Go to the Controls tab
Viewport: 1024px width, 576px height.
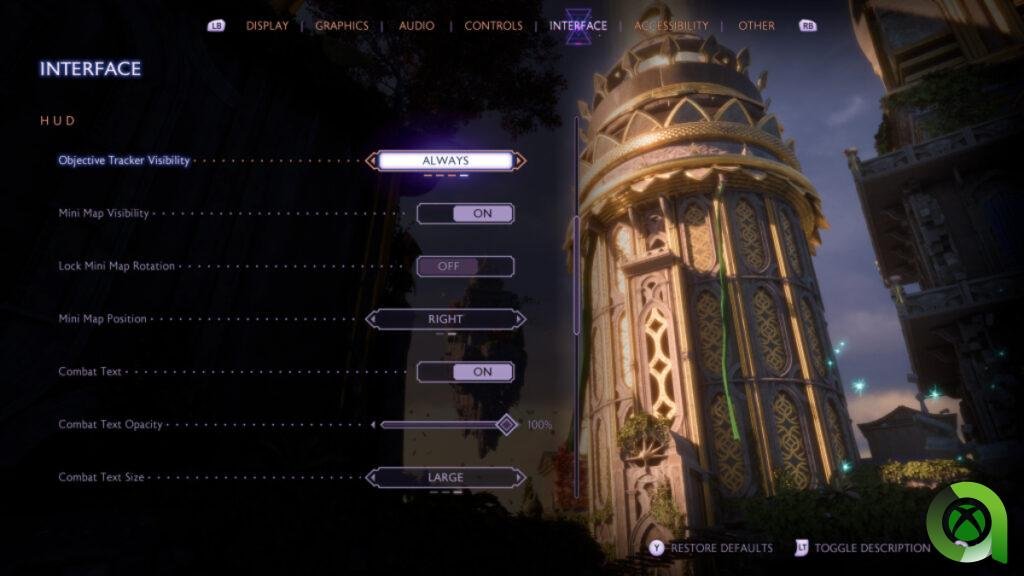coord(493,26)
